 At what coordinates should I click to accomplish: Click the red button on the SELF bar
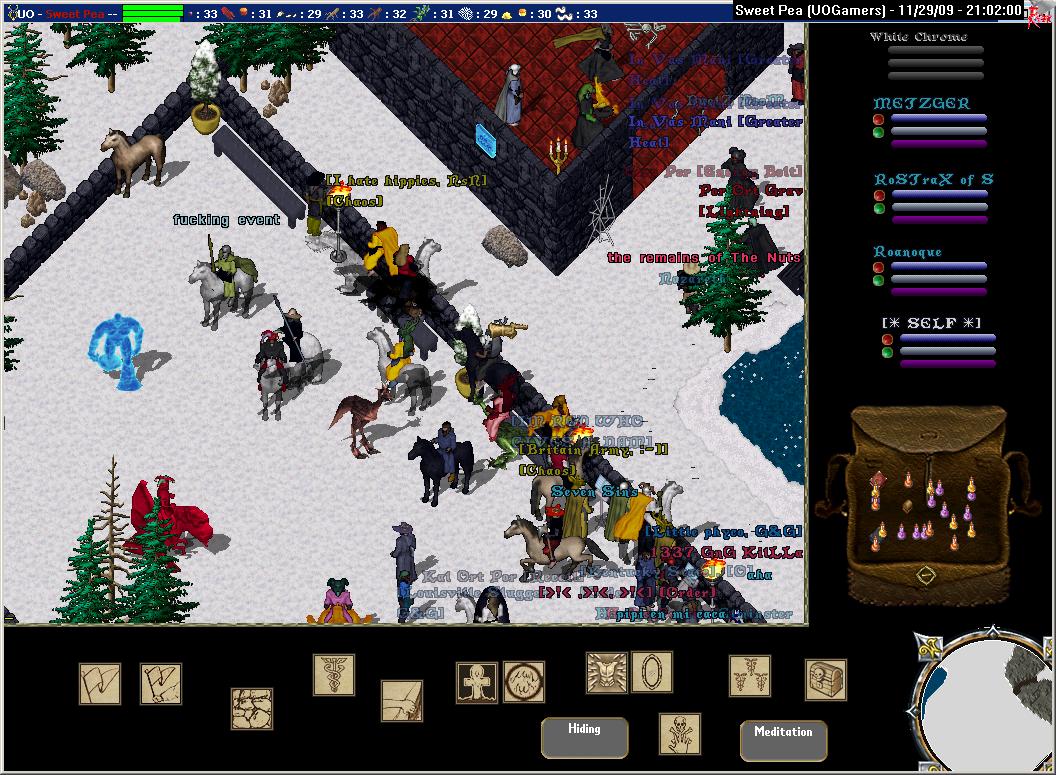coord(887,340)
